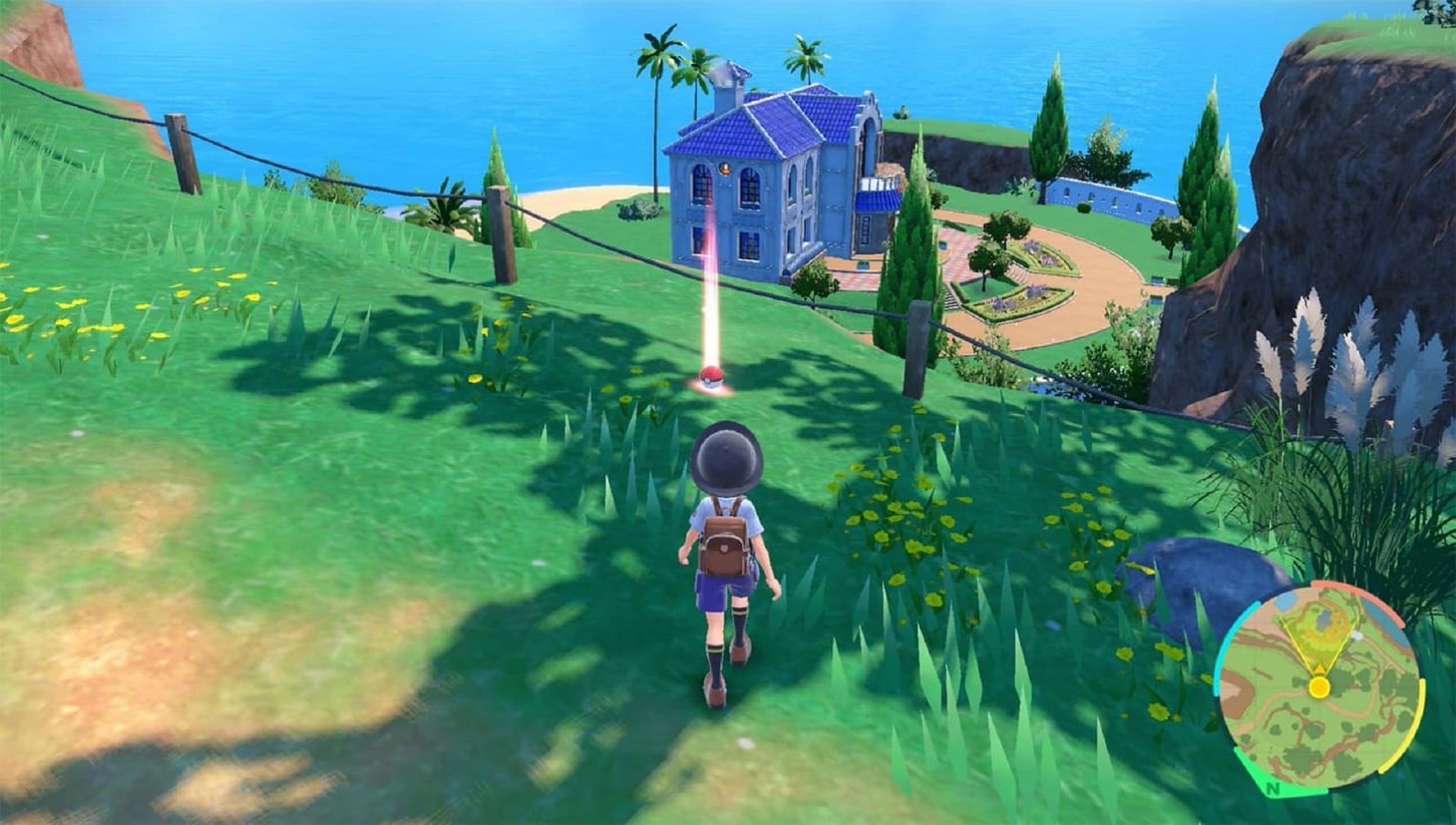1456x825 pixels.
Task: Click the yellow view cone on the minimap
Action: pos(1318,638)
